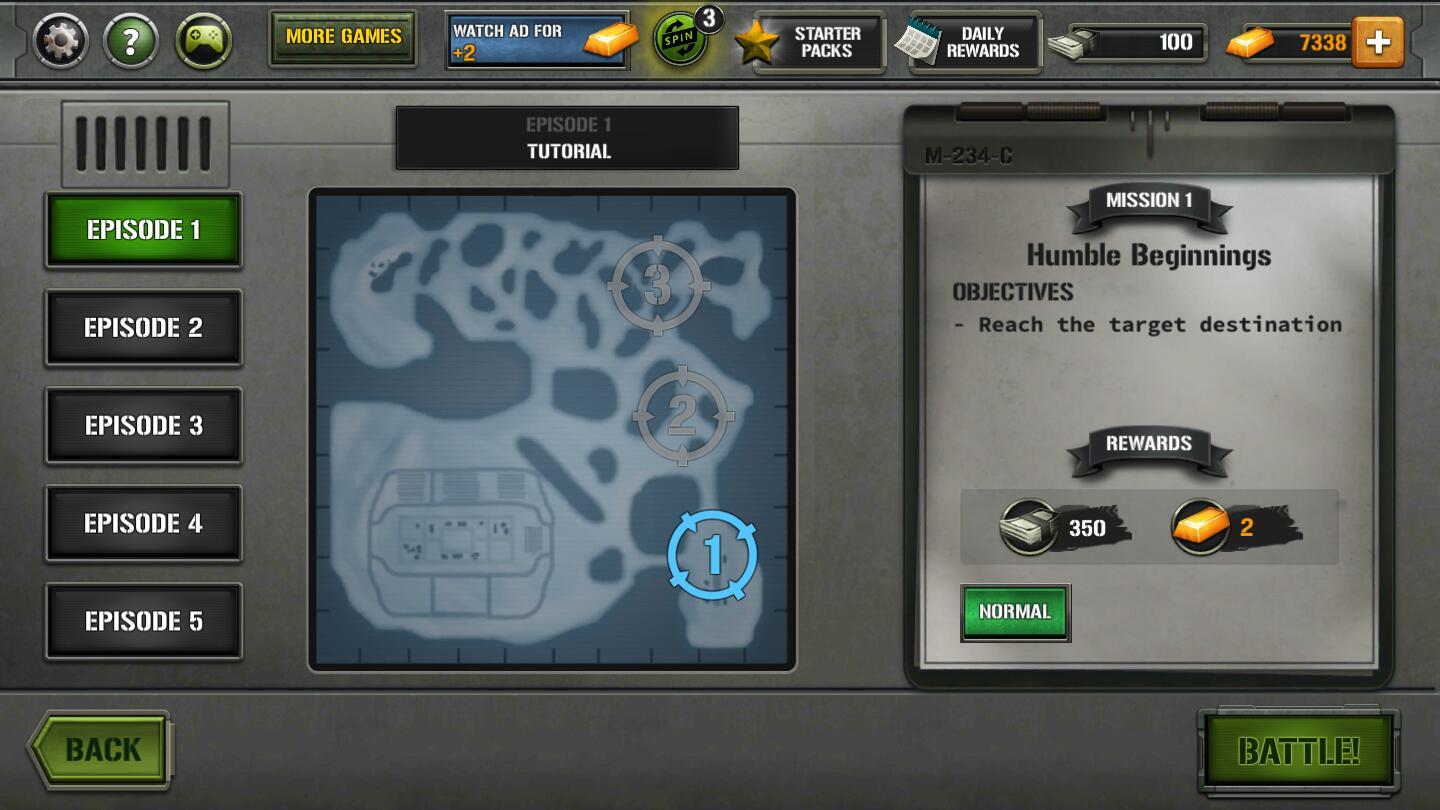Start the mission with Battle!
Screen dimensions: 1440x810
pos(1298,750)
